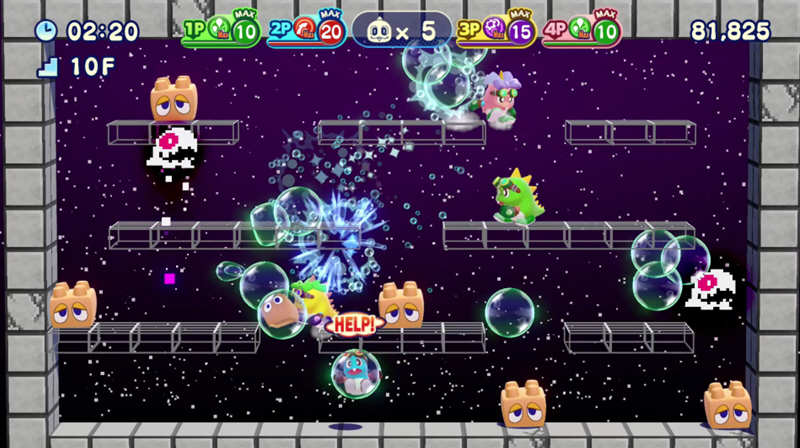The height and width of the screenshot is (448, 800).
Task: Select the 4P player status badge
Action: 580,31
